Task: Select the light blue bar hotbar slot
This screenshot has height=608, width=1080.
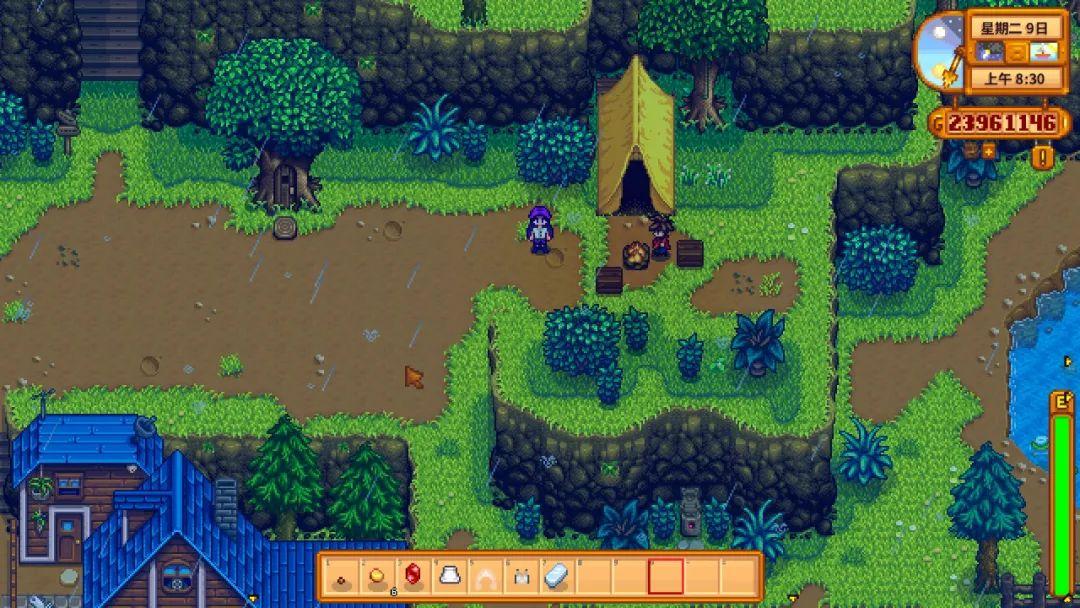Action: tap(557, 576)
